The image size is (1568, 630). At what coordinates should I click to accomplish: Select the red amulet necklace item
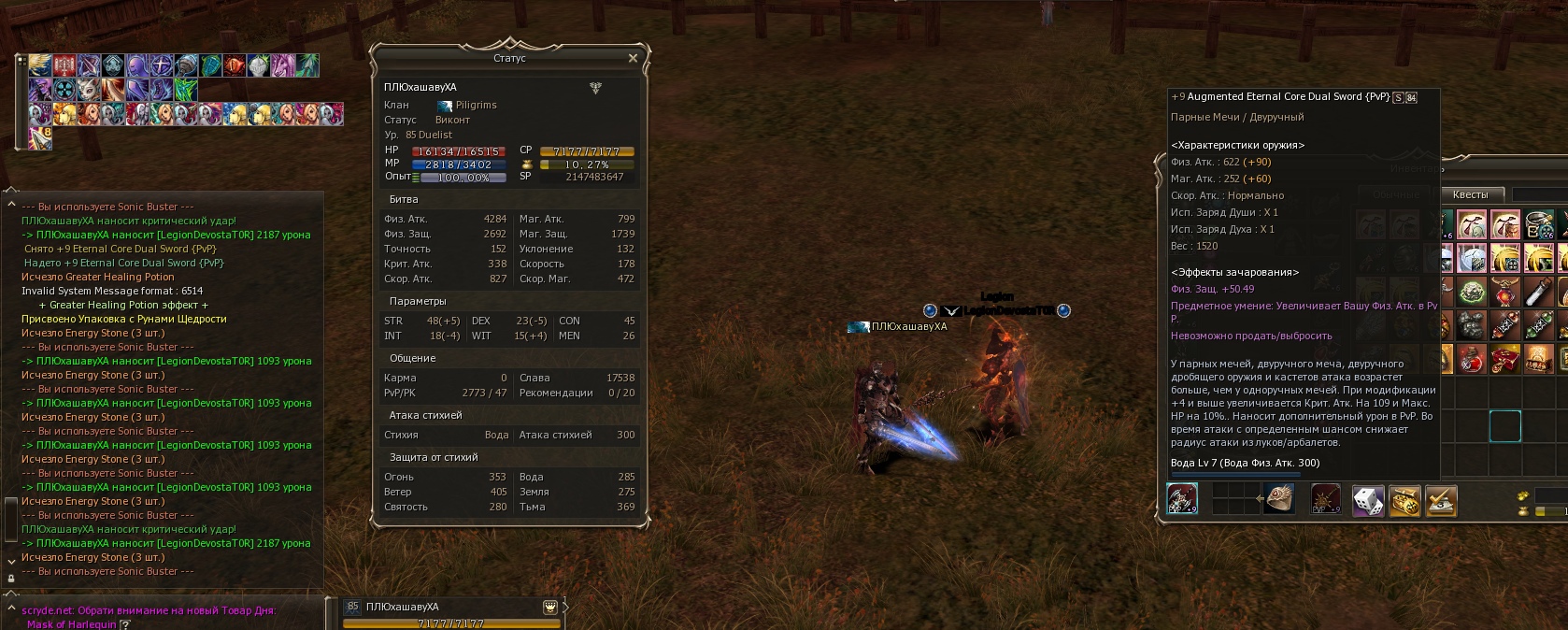coord(1505,292)
